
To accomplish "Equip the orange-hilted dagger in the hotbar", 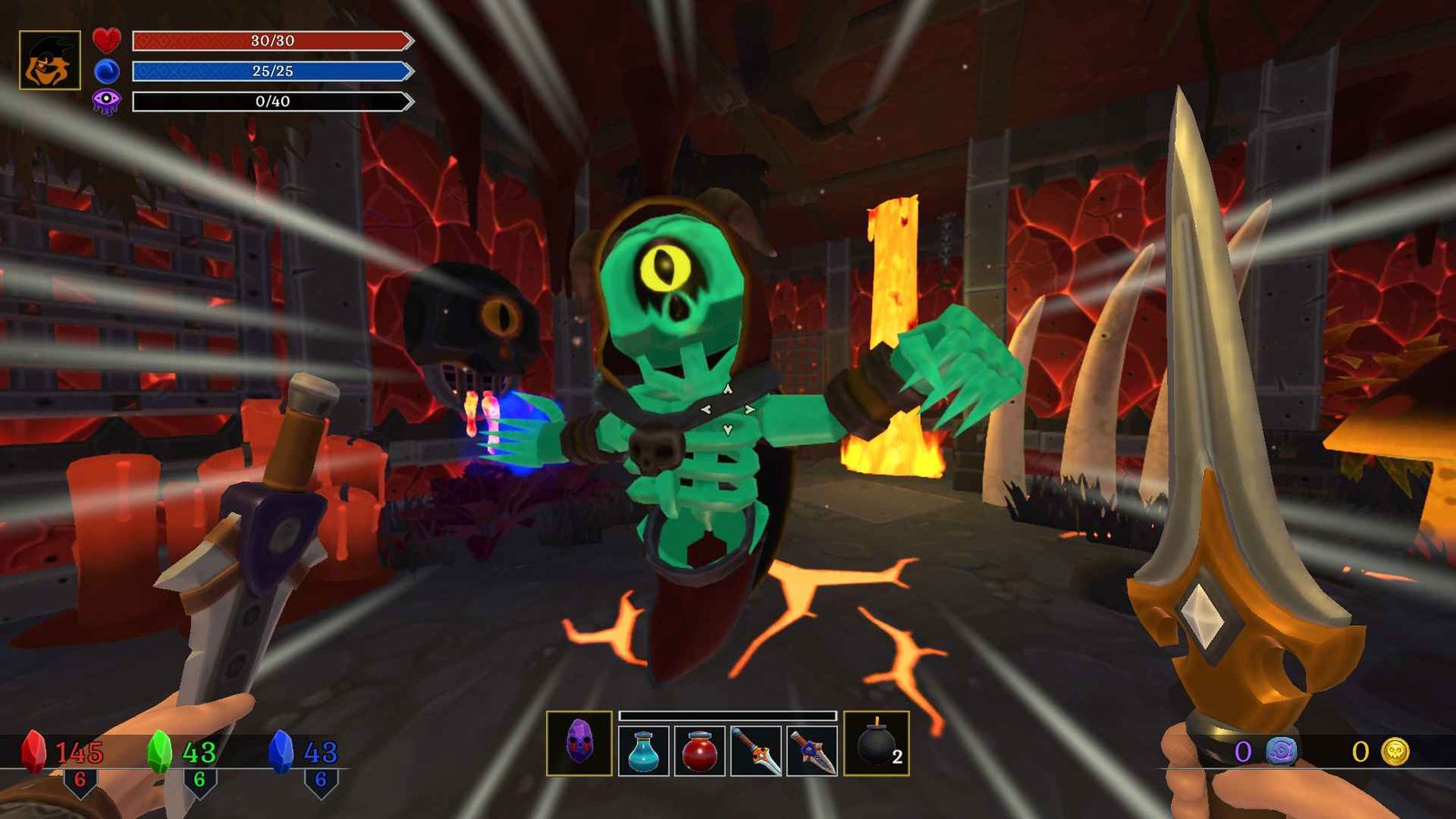I will point(756,751).
